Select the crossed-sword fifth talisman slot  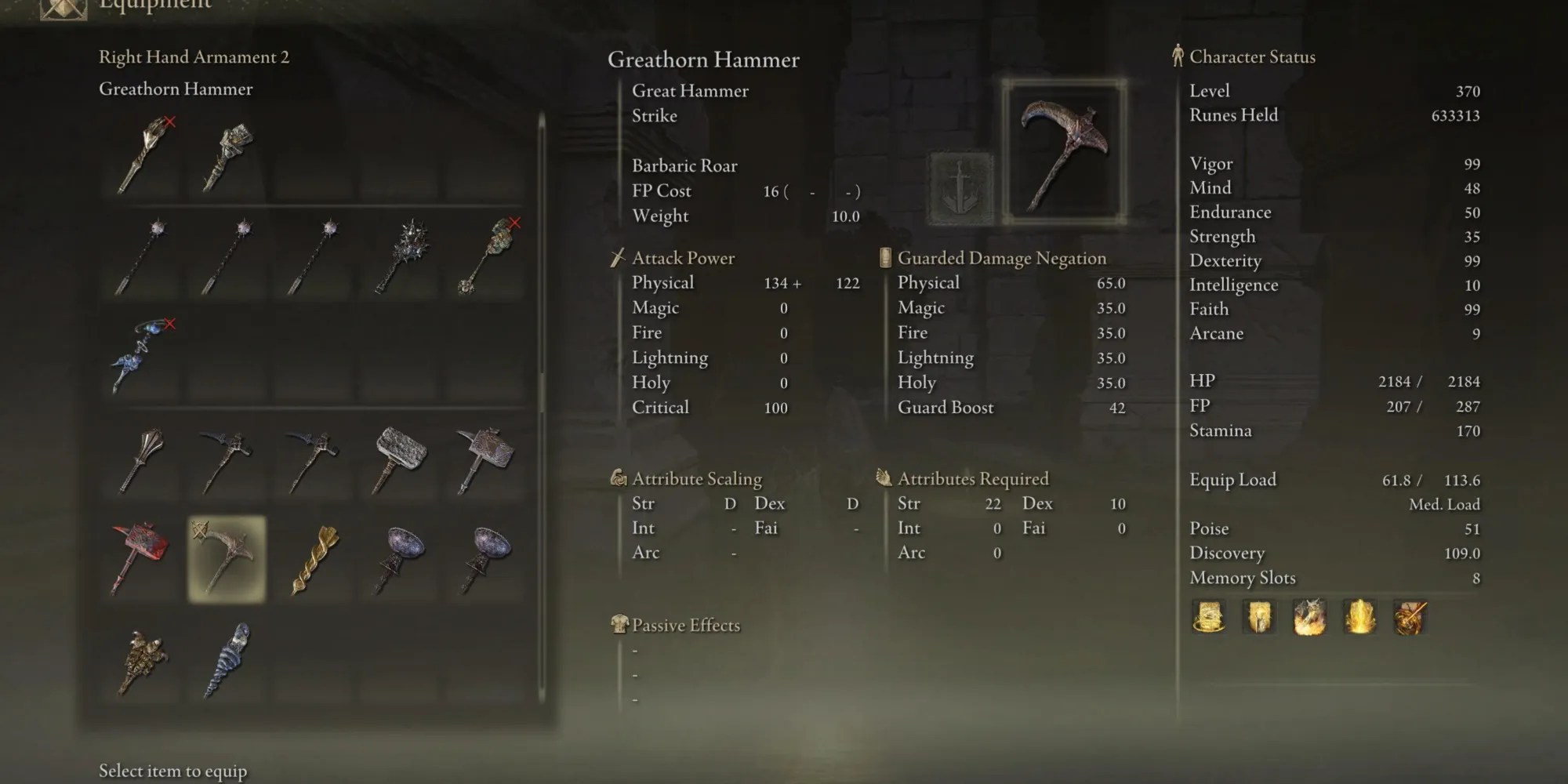point(1408,618)
